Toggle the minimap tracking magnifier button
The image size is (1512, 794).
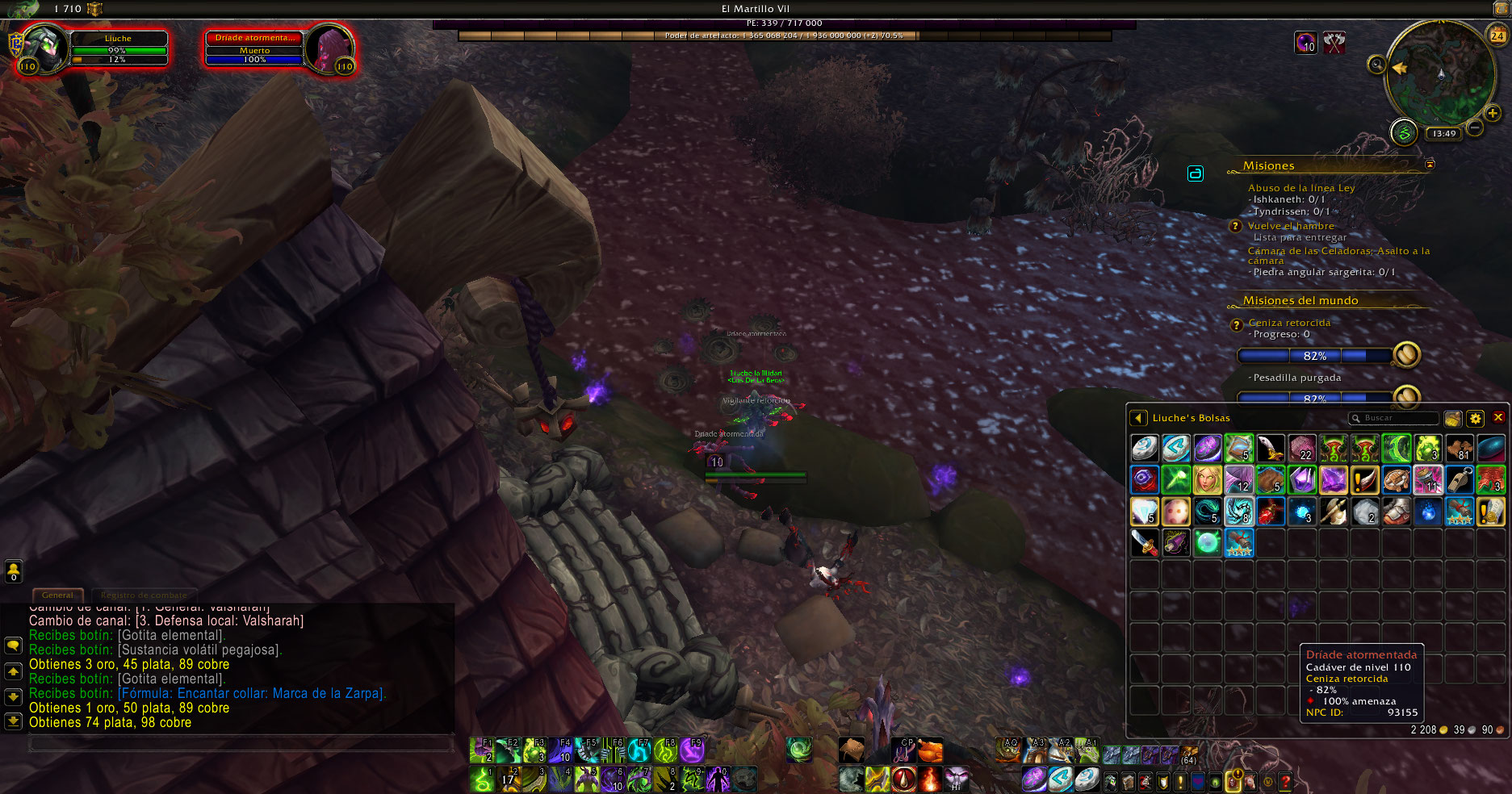point(1376,65)
